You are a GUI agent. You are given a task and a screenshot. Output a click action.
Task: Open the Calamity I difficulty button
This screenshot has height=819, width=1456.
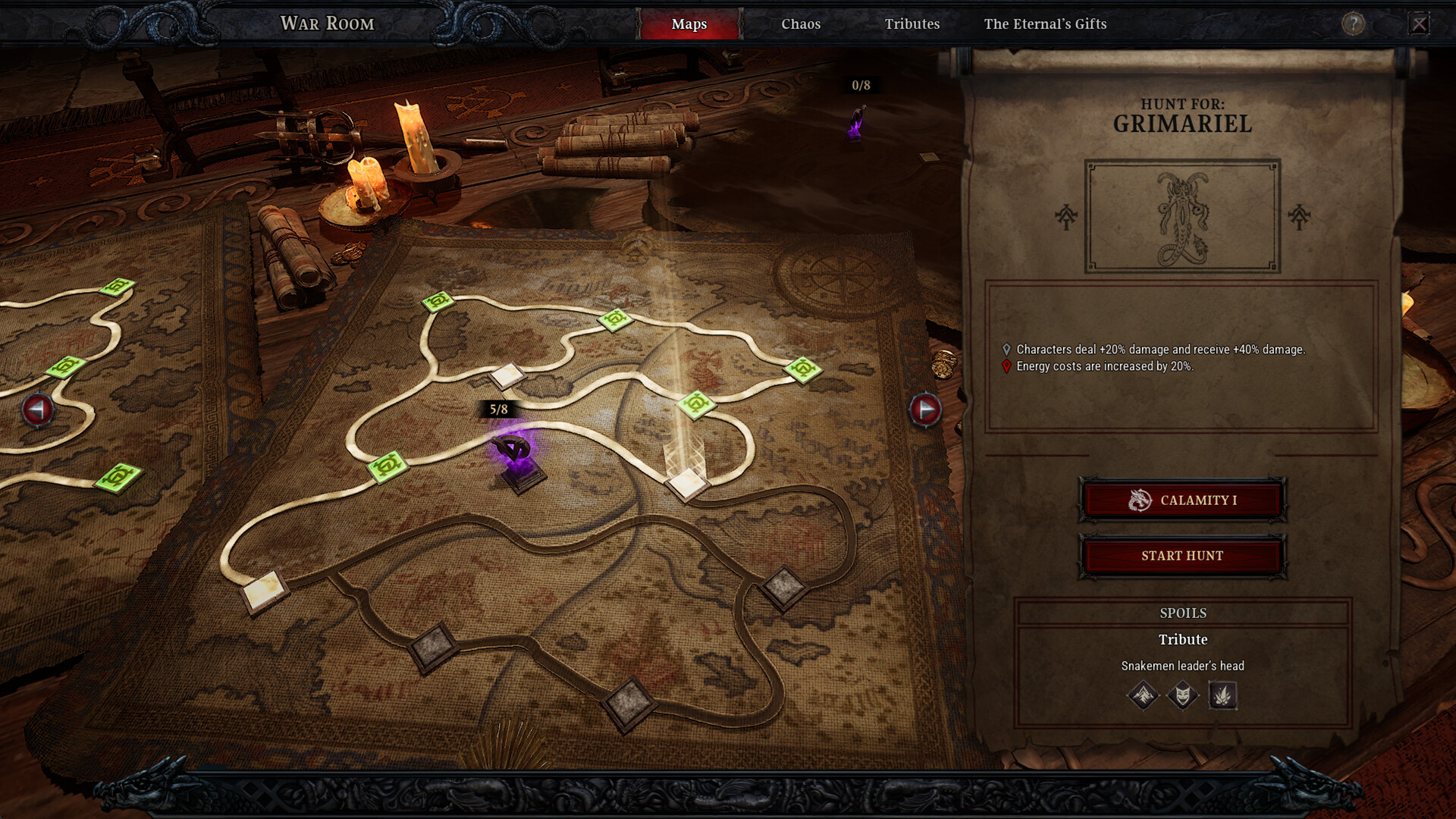click(x=1182, y=500)
